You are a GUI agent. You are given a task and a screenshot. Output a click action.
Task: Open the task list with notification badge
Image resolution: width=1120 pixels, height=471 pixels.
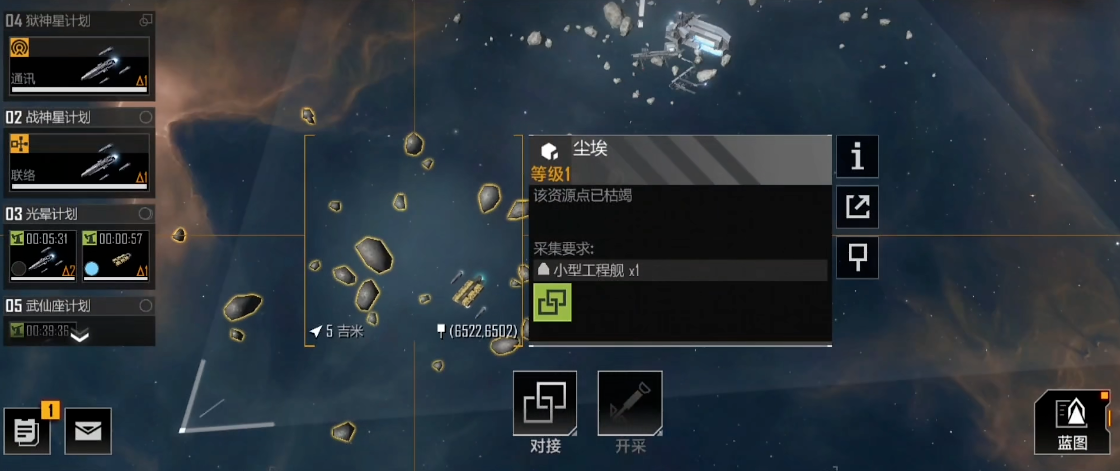tap(27, 431)
